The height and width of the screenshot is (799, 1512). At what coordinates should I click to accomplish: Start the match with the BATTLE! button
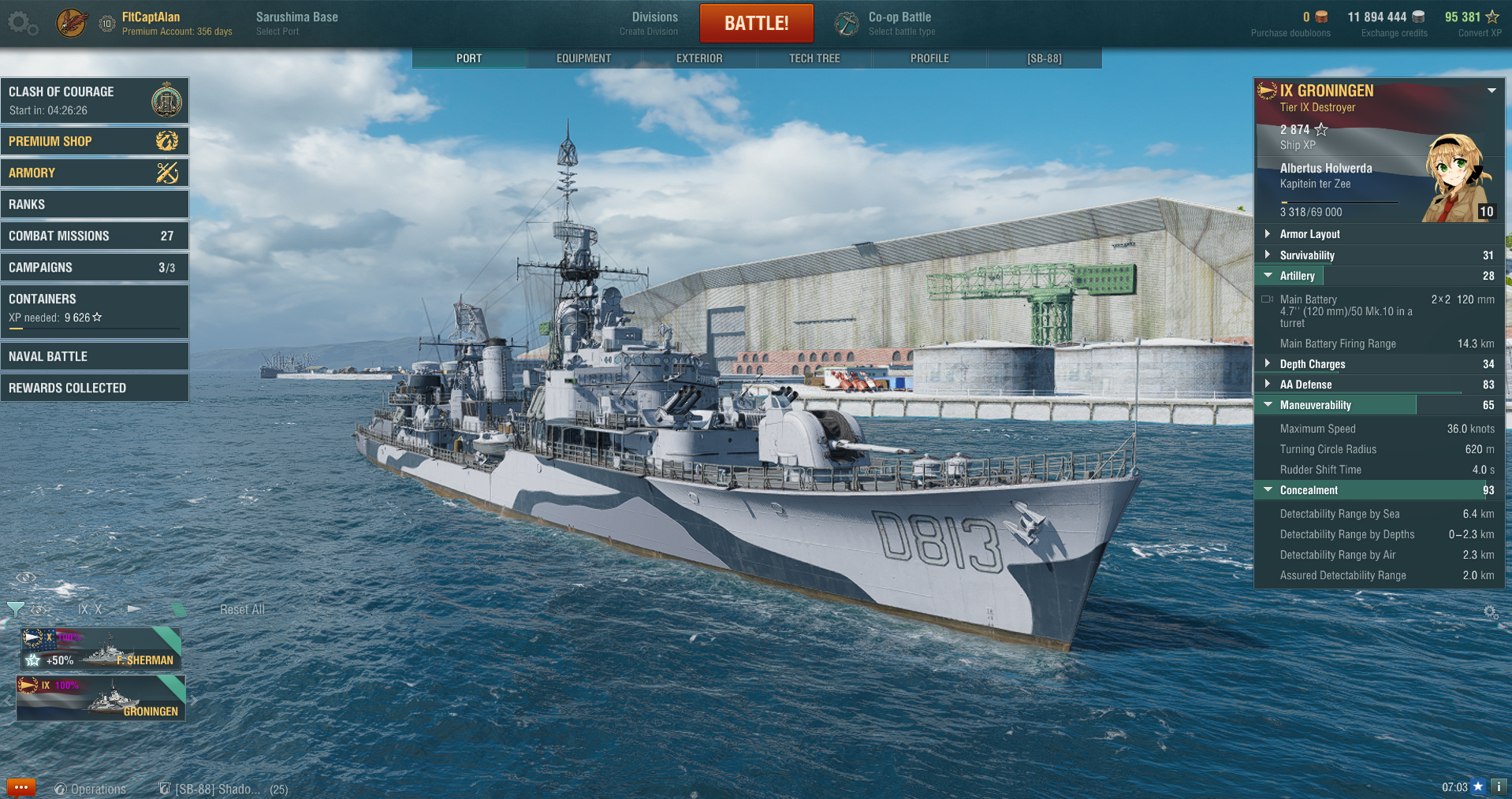(x=756, y=23)
